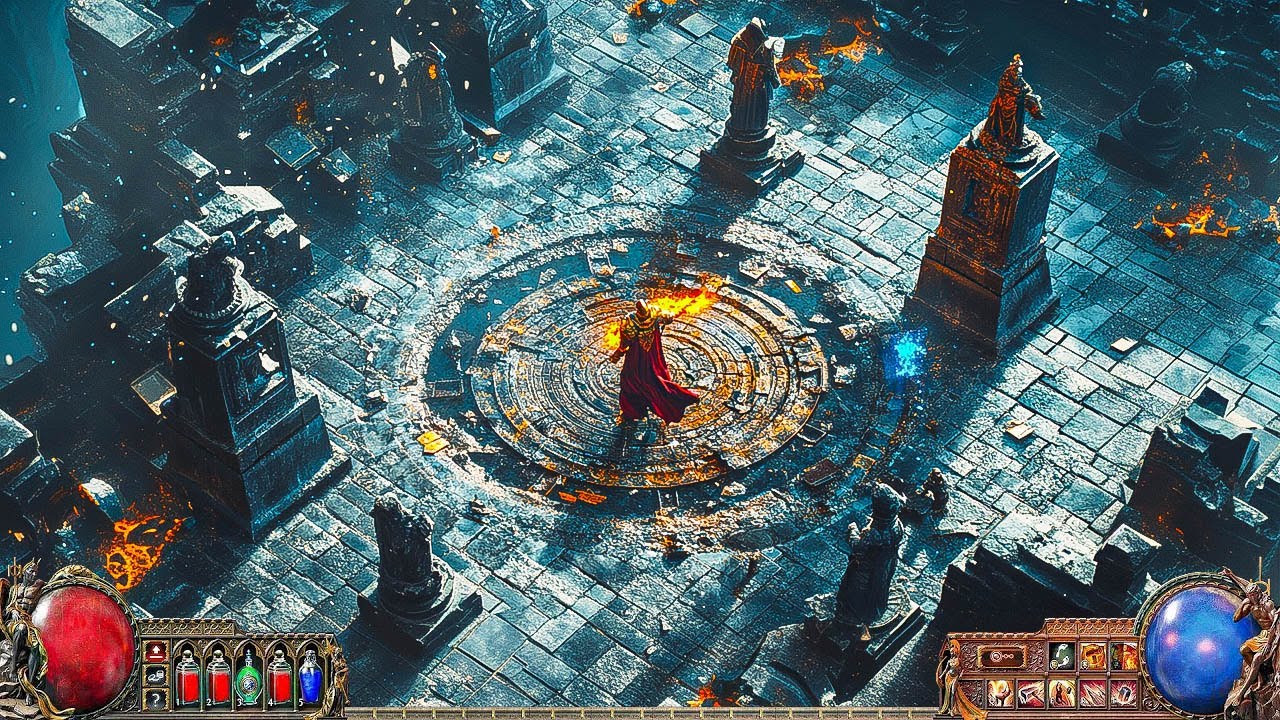This screenshot has height=720, width=1280.
Task: Activate the green charm in slot 3
Action: click(x=248, y=678)
